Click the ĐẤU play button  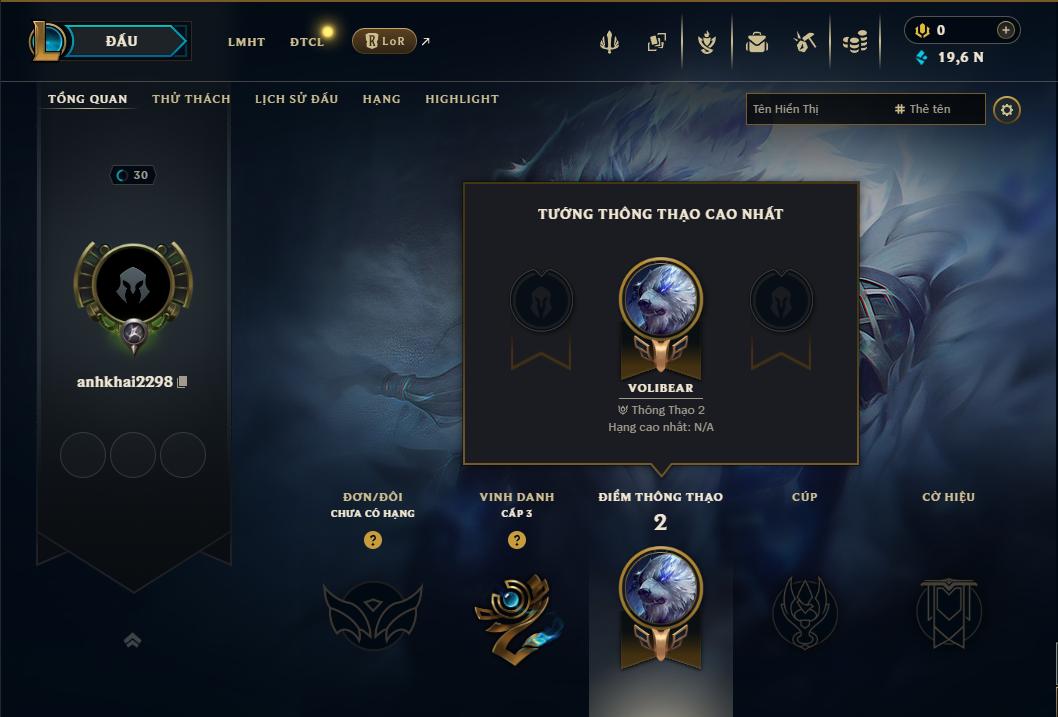click(x=120, y=41)
